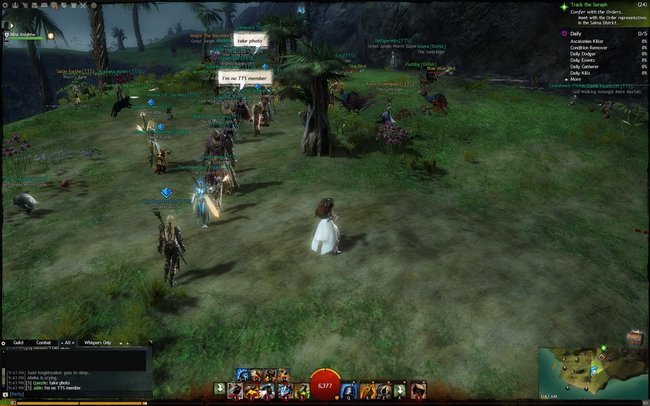Use weapon skill slot 3
Viewport: 650px width, 406px height.
268,388
